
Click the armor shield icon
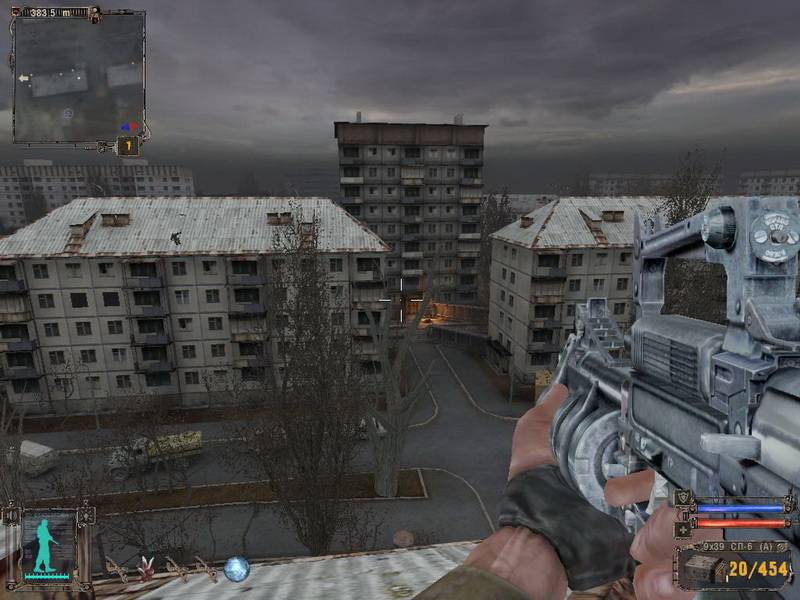point(684,499)
